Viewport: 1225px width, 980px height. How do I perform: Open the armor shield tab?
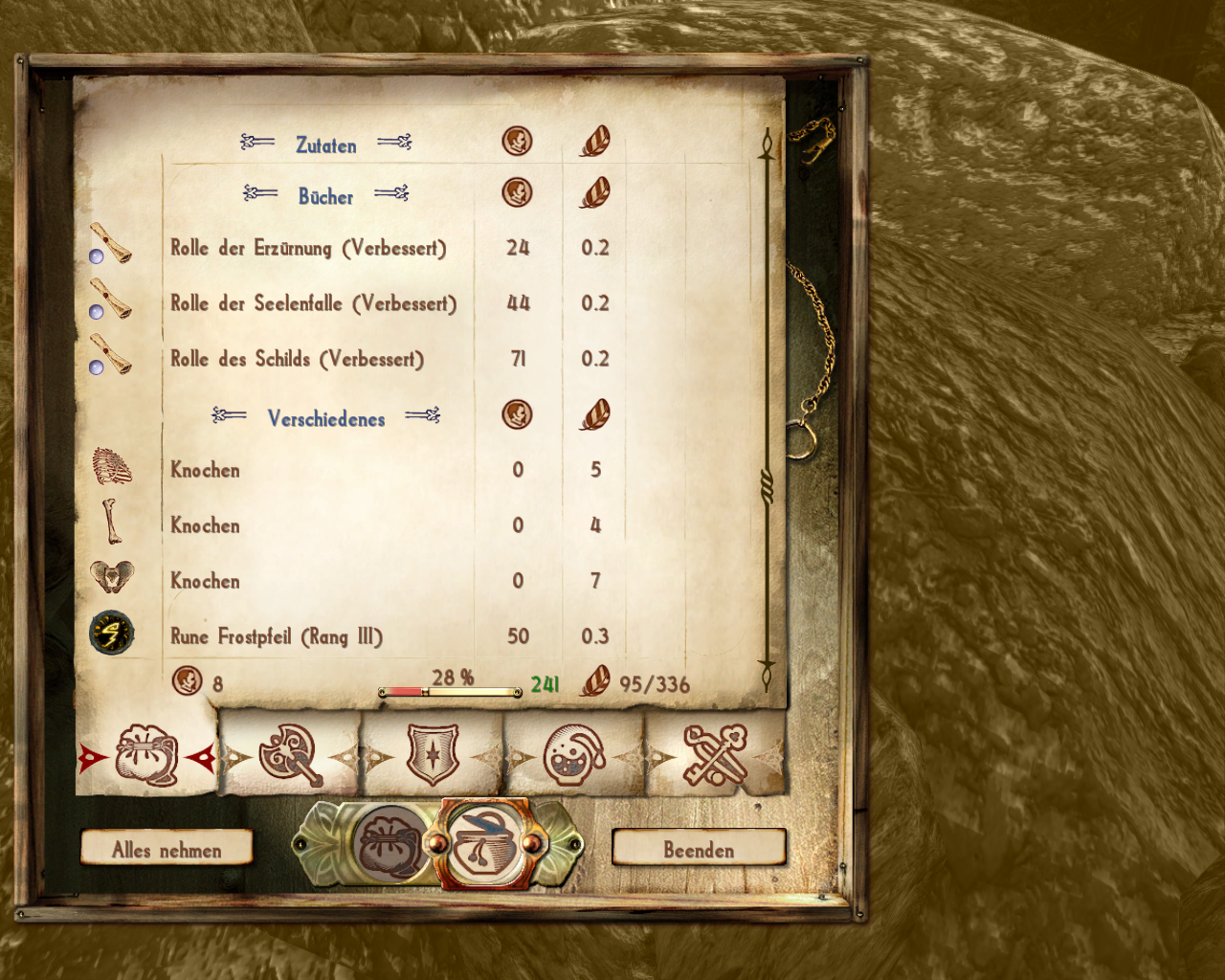[433, 756]
